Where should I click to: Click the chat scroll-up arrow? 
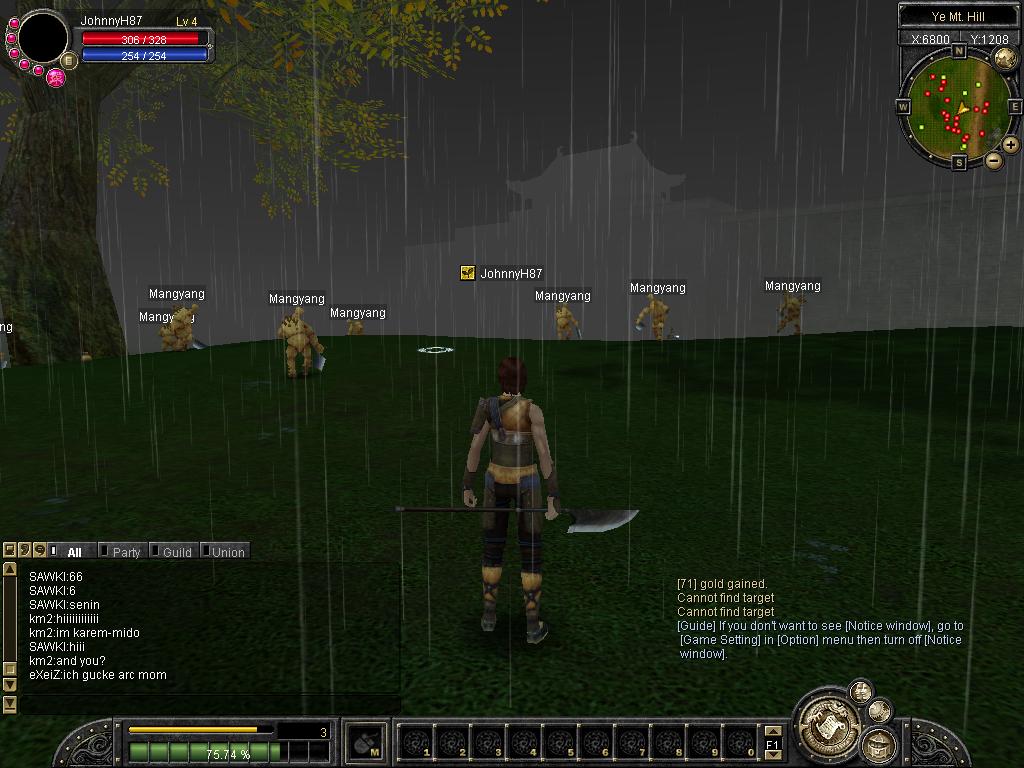tap(10, 569)
